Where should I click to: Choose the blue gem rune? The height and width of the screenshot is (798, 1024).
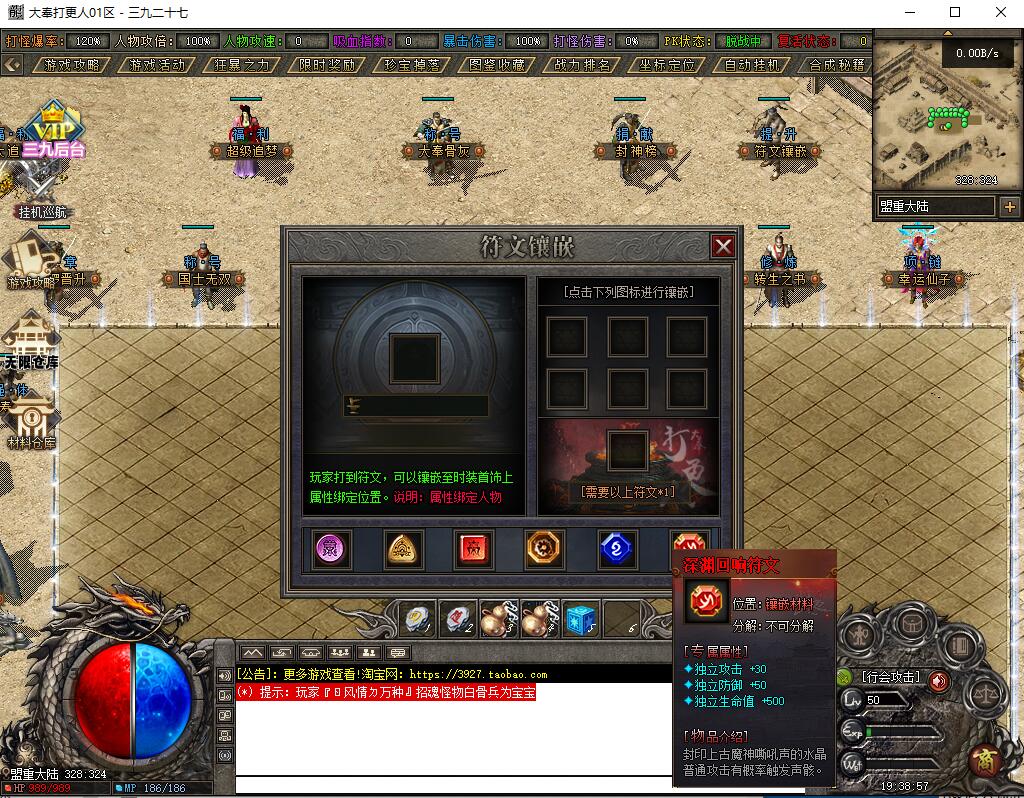(x=617, y=549)
